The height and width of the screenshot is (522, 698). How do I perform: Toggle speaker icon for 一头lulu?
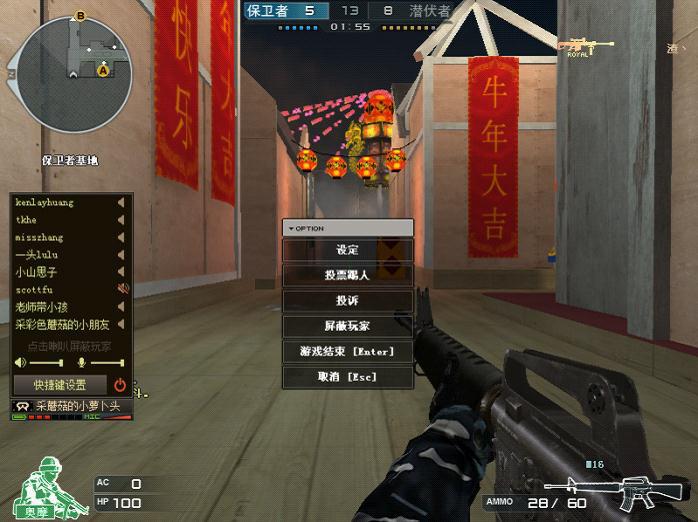point(122,254)
